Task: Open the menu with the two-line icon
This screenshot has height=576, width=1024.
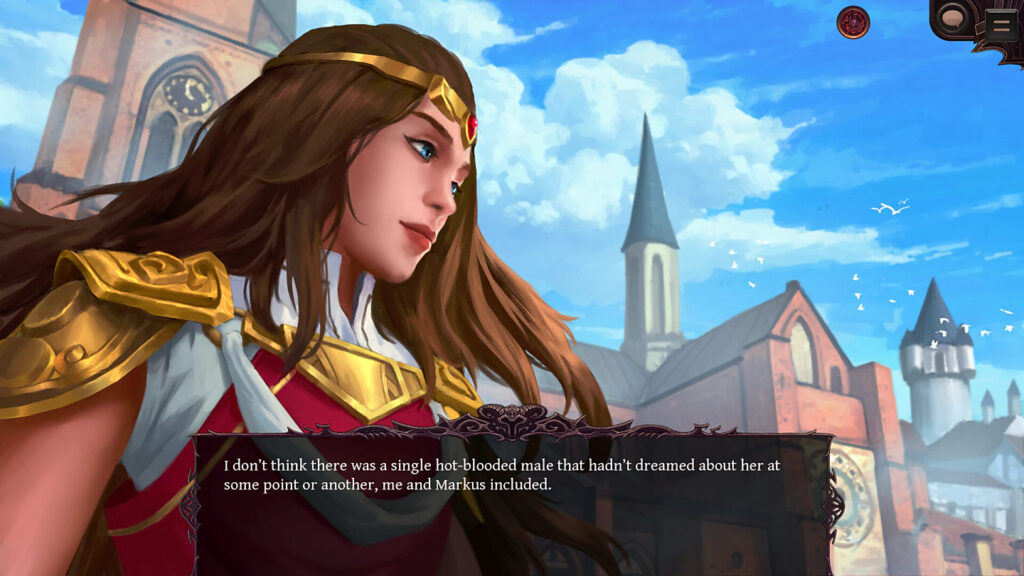Action: (x=1000, y=24)
